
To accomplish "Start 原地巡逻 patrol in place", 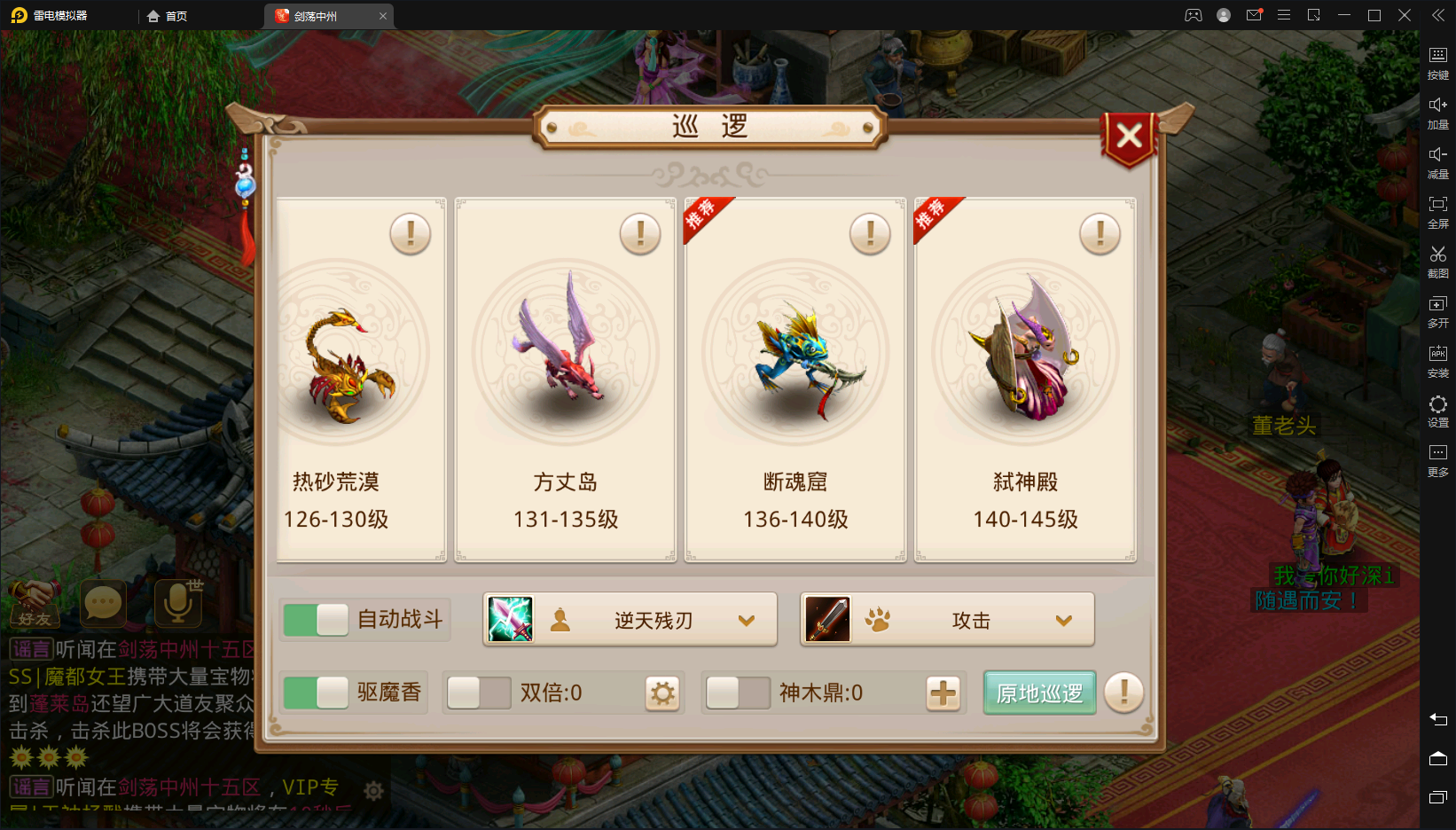I will [1039, 693].
